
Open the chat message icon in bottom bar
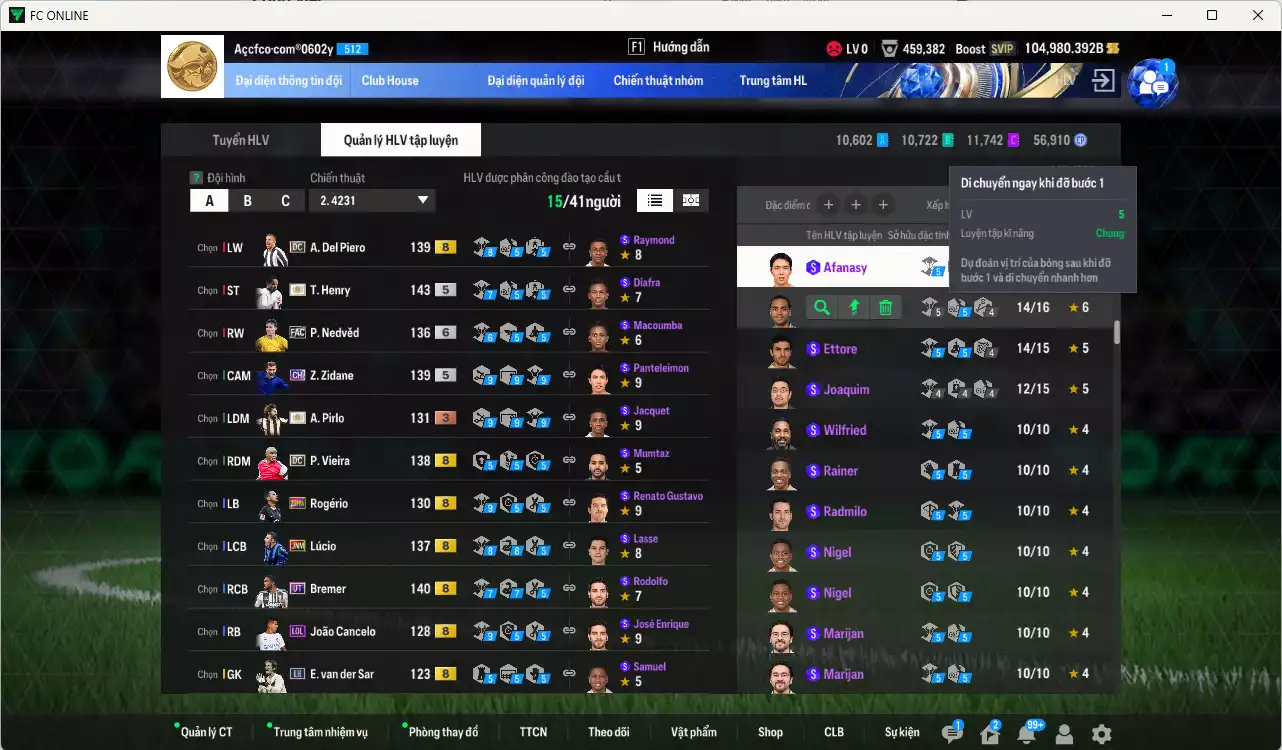951,732
